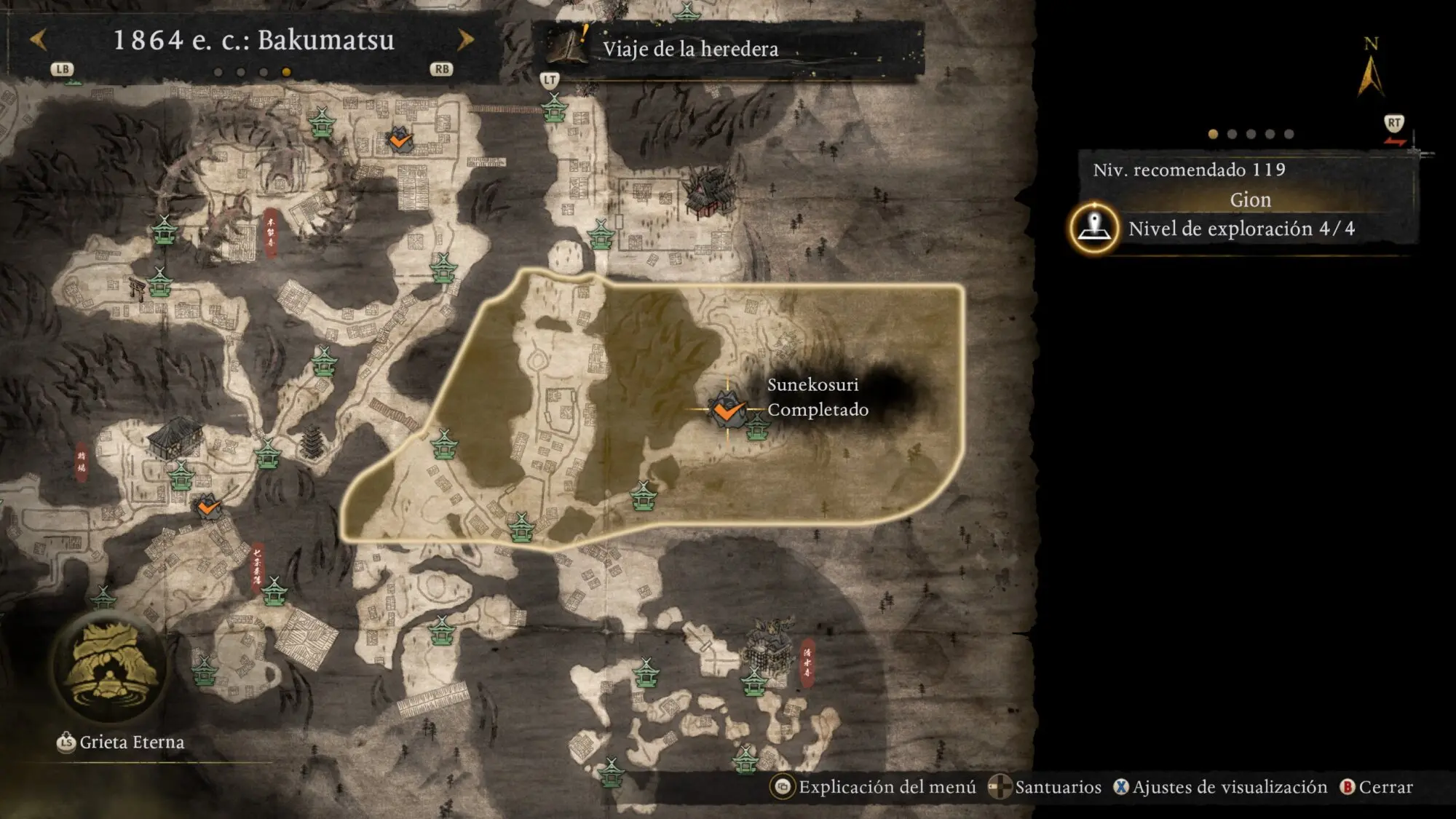Select the five-story pagoda map icon

tap(312, 443)
